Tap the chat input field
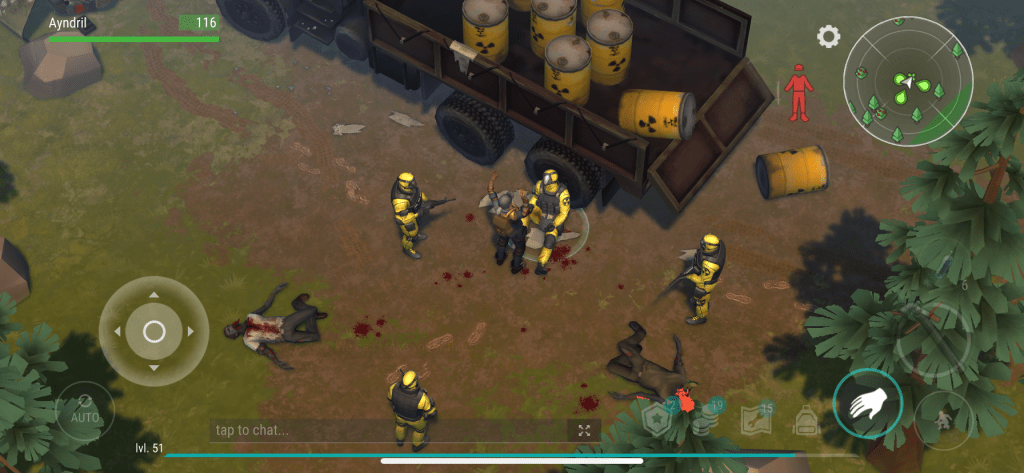This screenshot has height=473, width=1024. [x=390, y=430]
